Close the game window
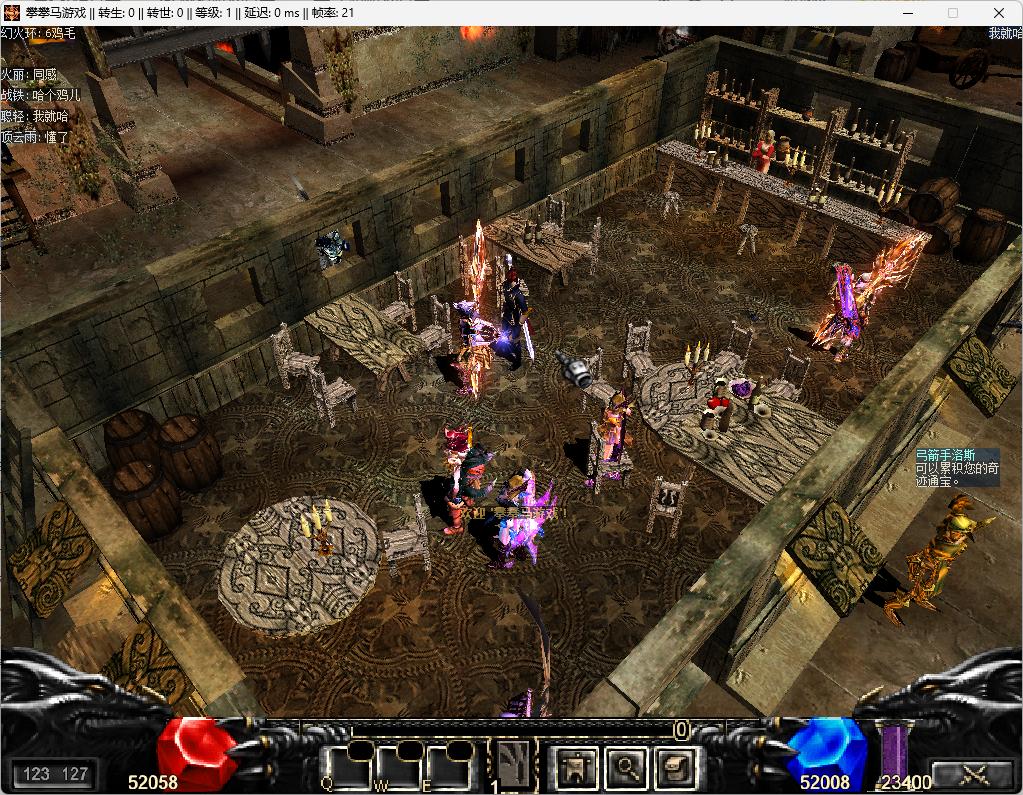The width and height of the screenshot is (1023, 795). pyautogui.click(x=998, y=13)
